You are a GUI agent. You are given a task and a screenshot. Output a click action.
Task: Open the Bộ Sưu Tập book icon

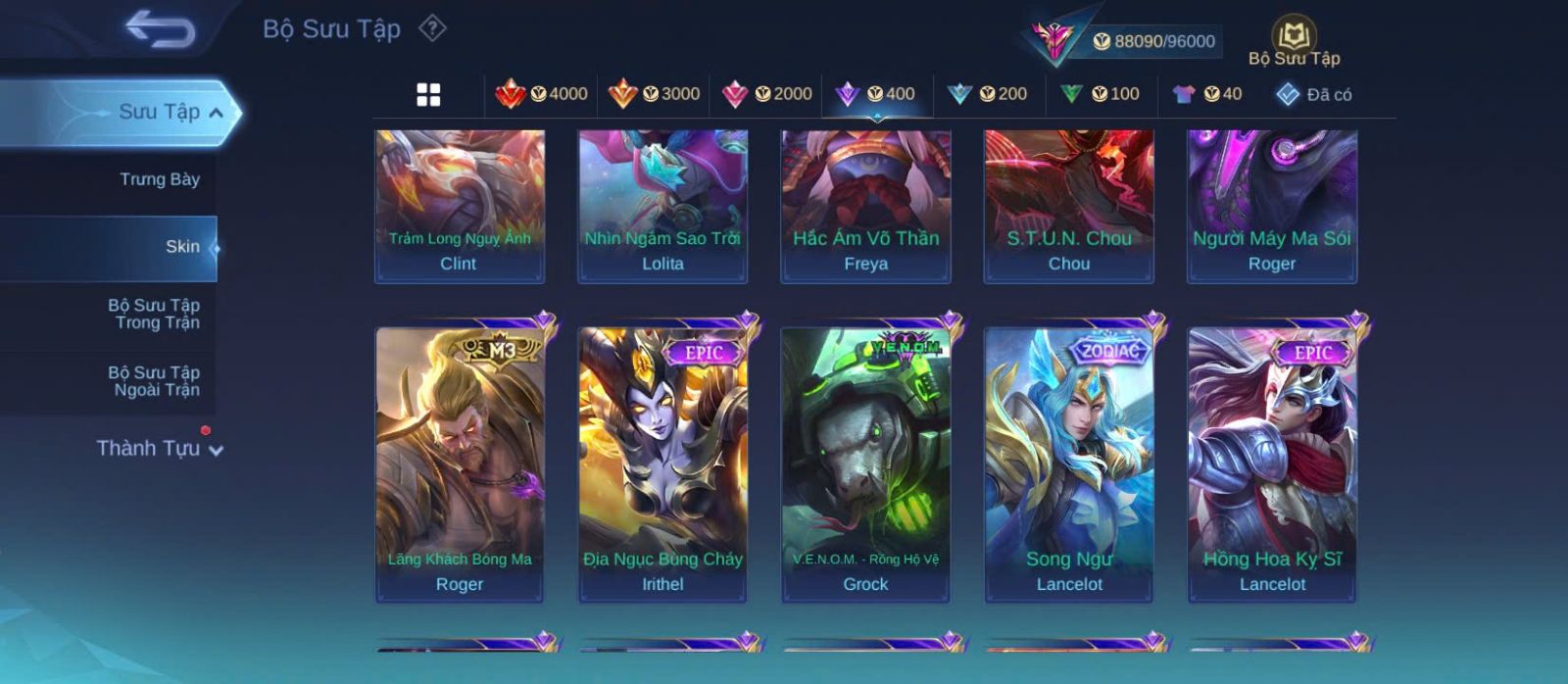[1294, 43]
